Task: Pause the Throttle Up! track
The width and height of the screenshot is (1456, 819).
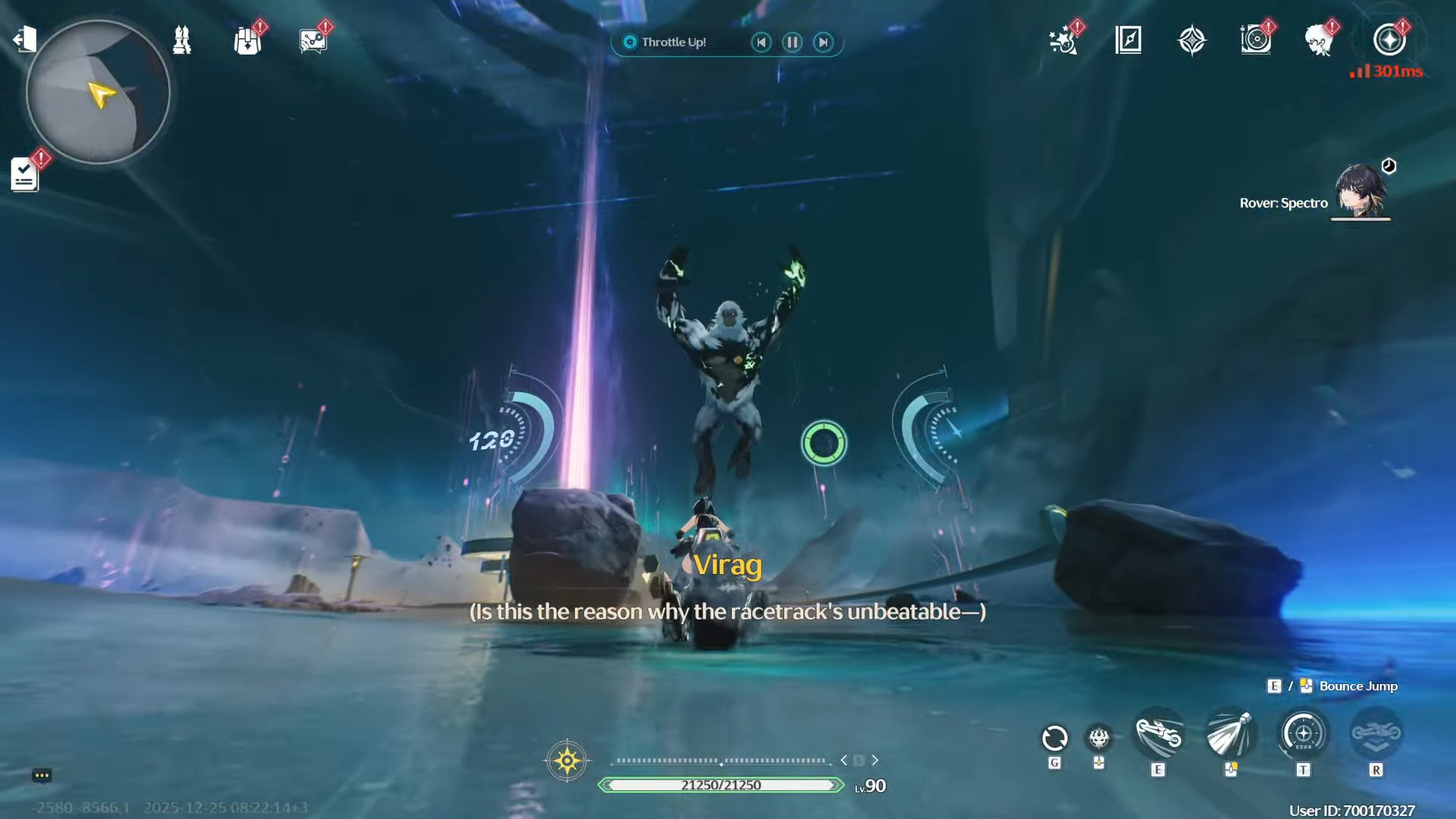Action: point(792,42)
